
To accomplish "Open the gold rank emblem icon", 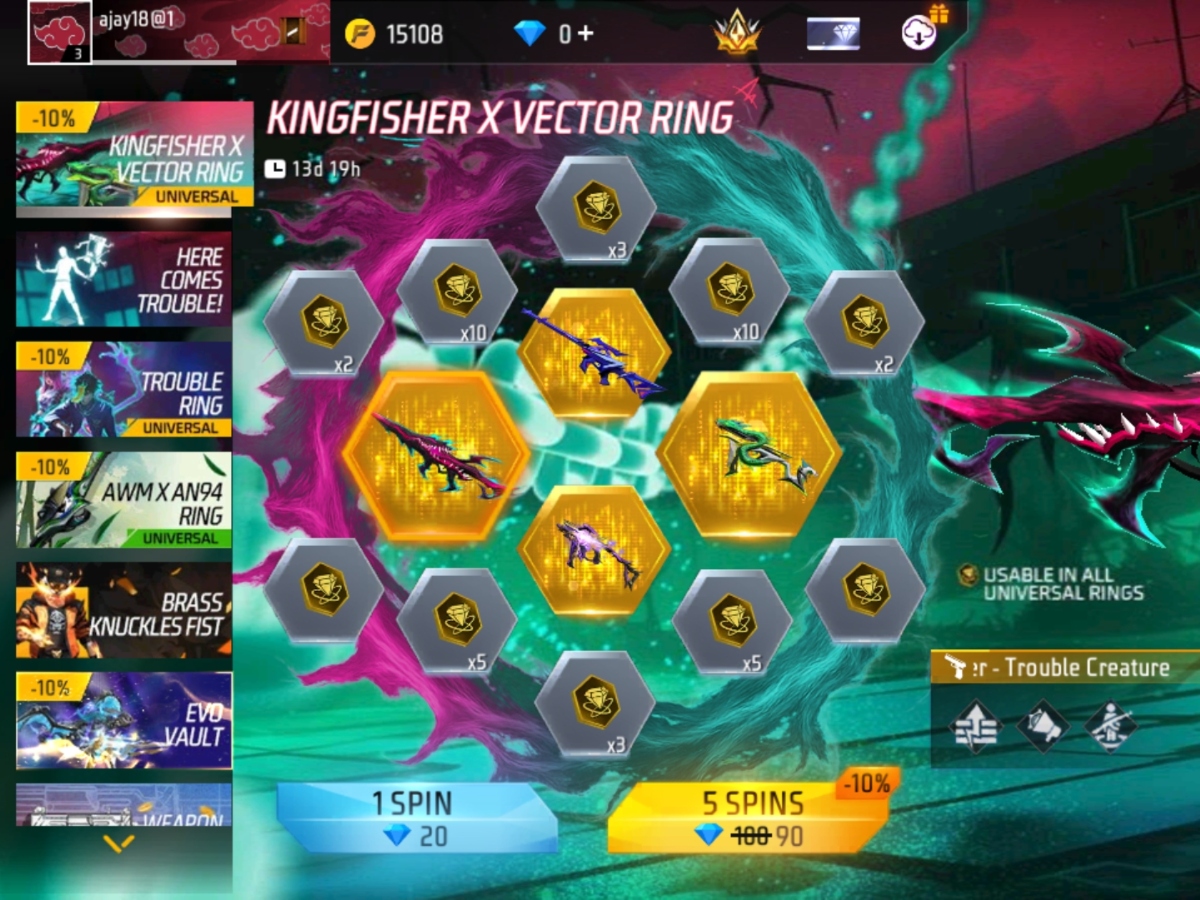I will (x=736, y=34).
